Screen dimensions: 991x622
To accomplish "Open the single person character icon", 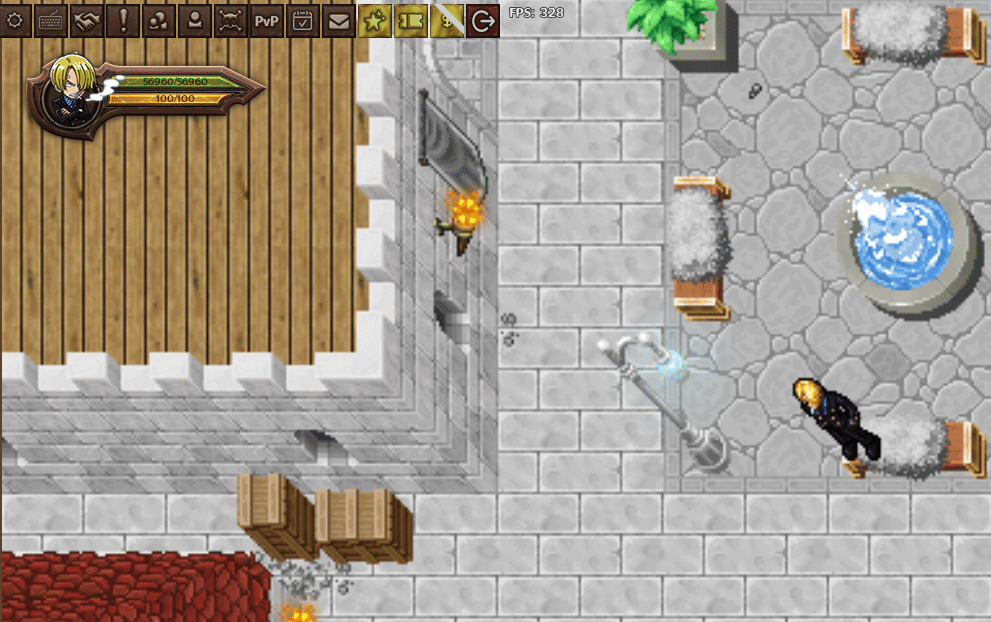I will tap(195, 20).
